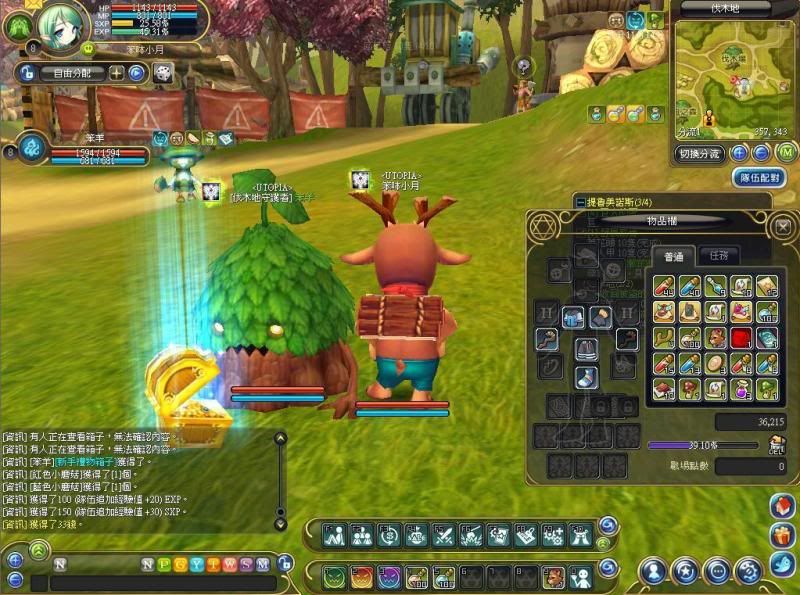This screenshot has height=595, width=800.
Task: Click the dice icon beside loot settings
Action: (x=163, y=73)
